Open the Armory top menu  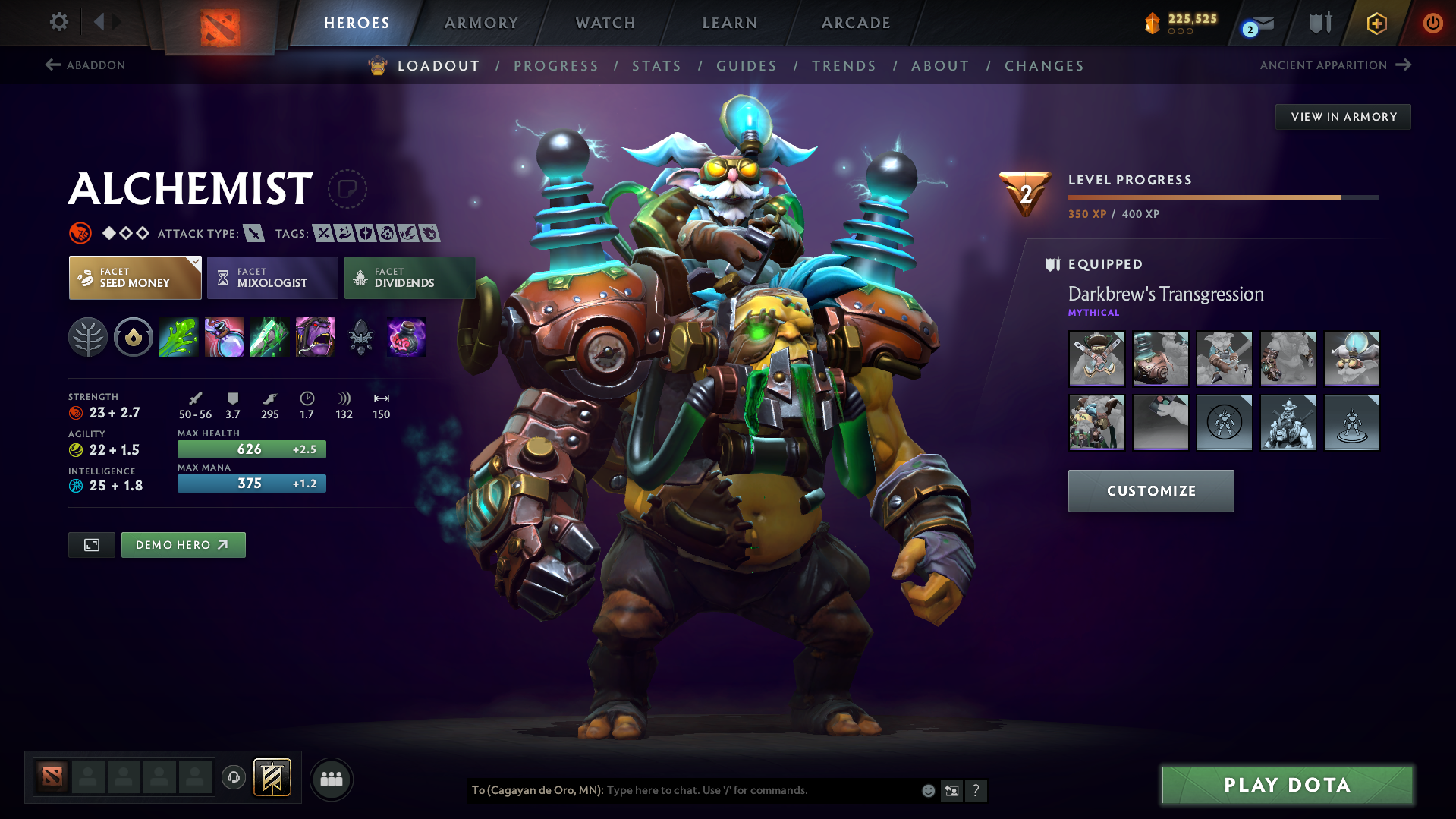pyautogui.click(x=481, y=23)
